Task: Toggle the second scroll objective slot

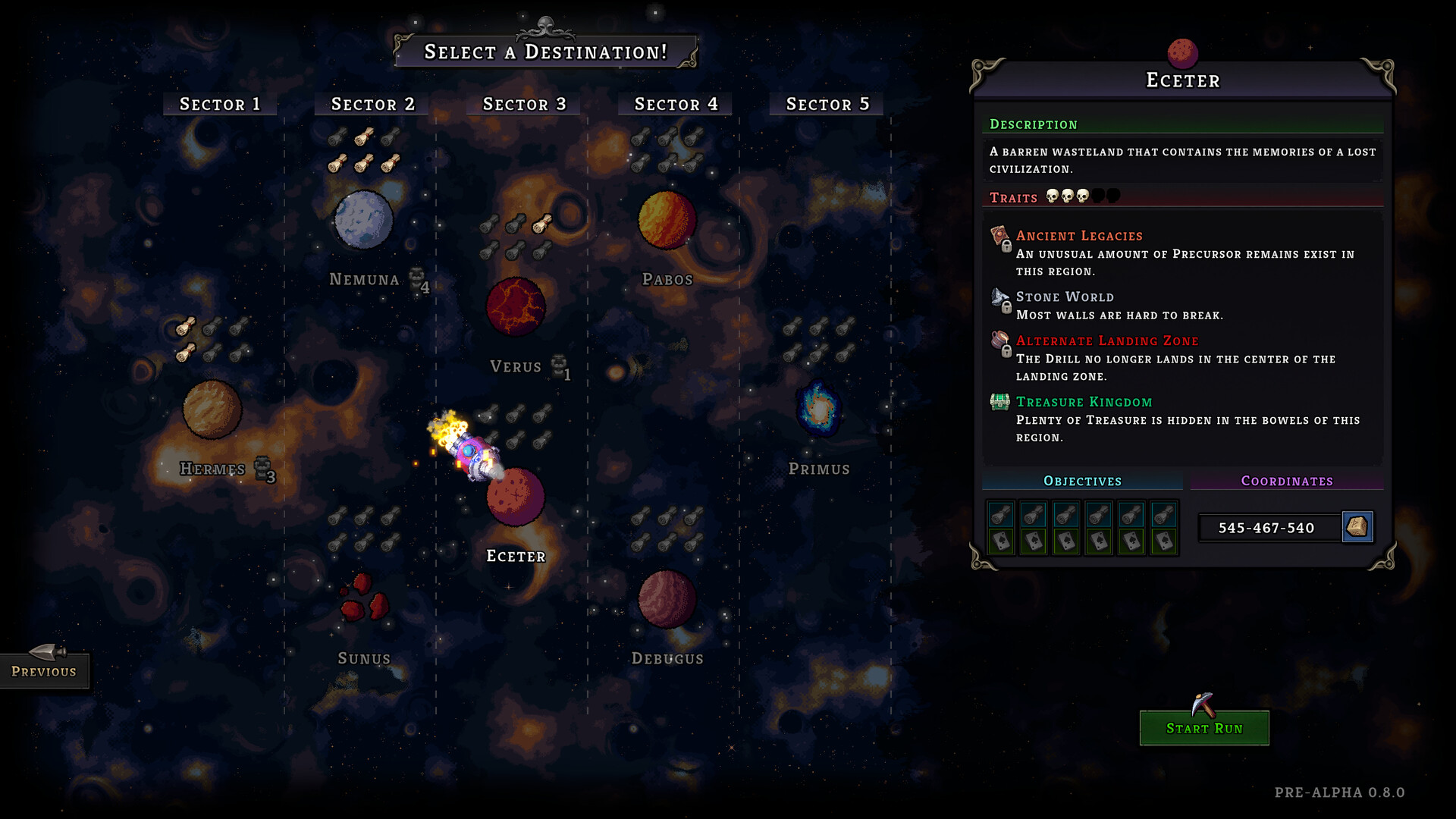Action: coord(1032,513)
